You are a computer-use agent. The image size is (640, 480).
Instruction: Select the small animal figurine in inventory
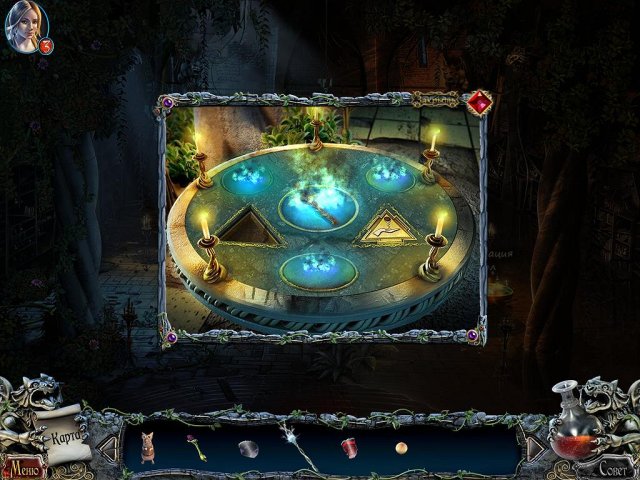pos(147,446)
